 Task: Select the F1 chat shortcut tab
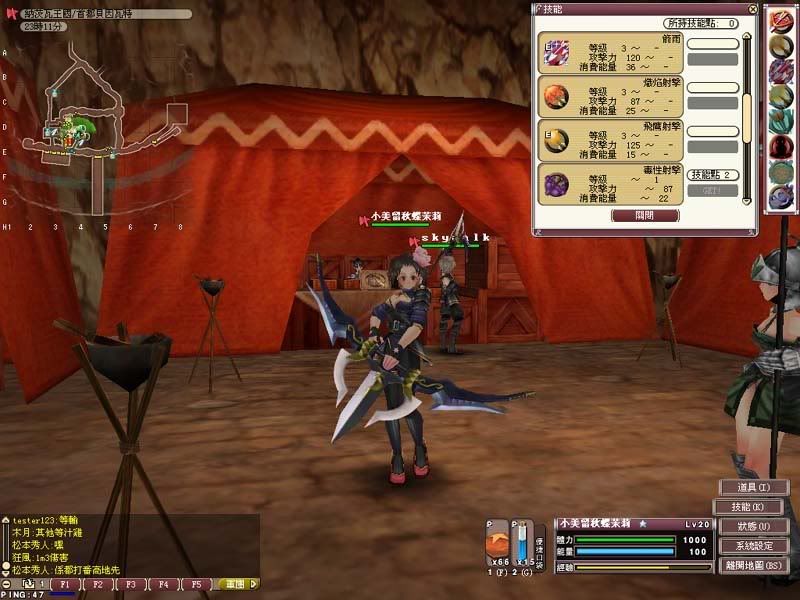(x=65, y=584)
